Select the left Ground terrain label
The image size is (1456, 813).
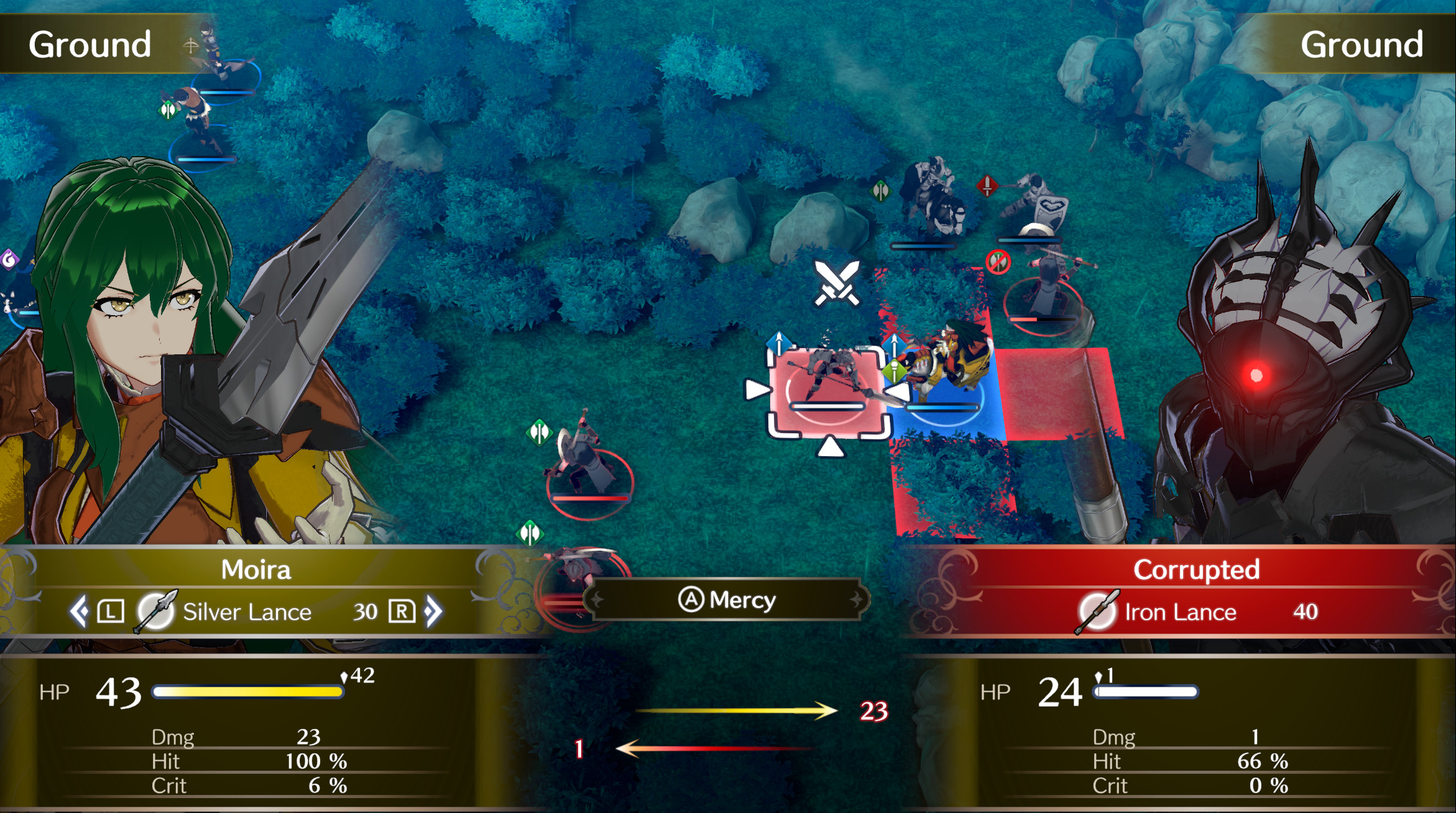[x=91, y=44]
